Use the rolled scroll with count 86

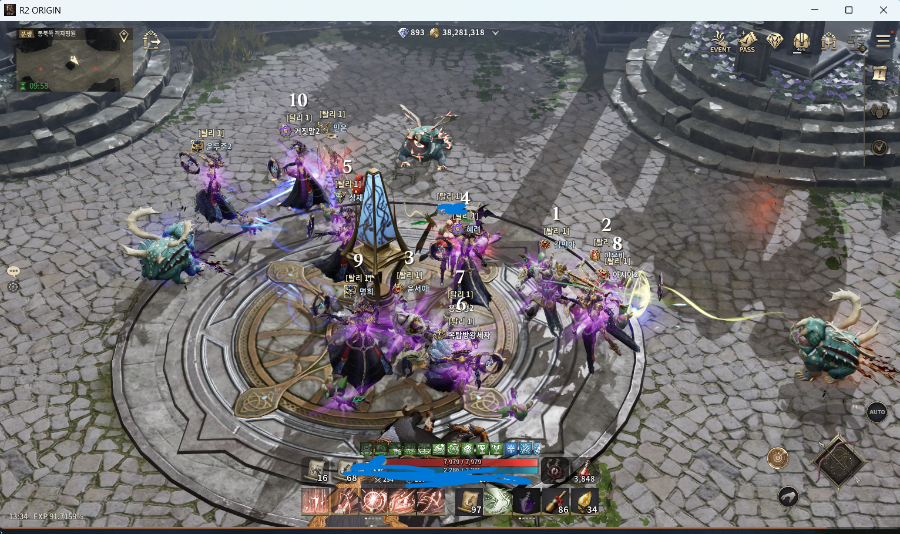(556, 502)
